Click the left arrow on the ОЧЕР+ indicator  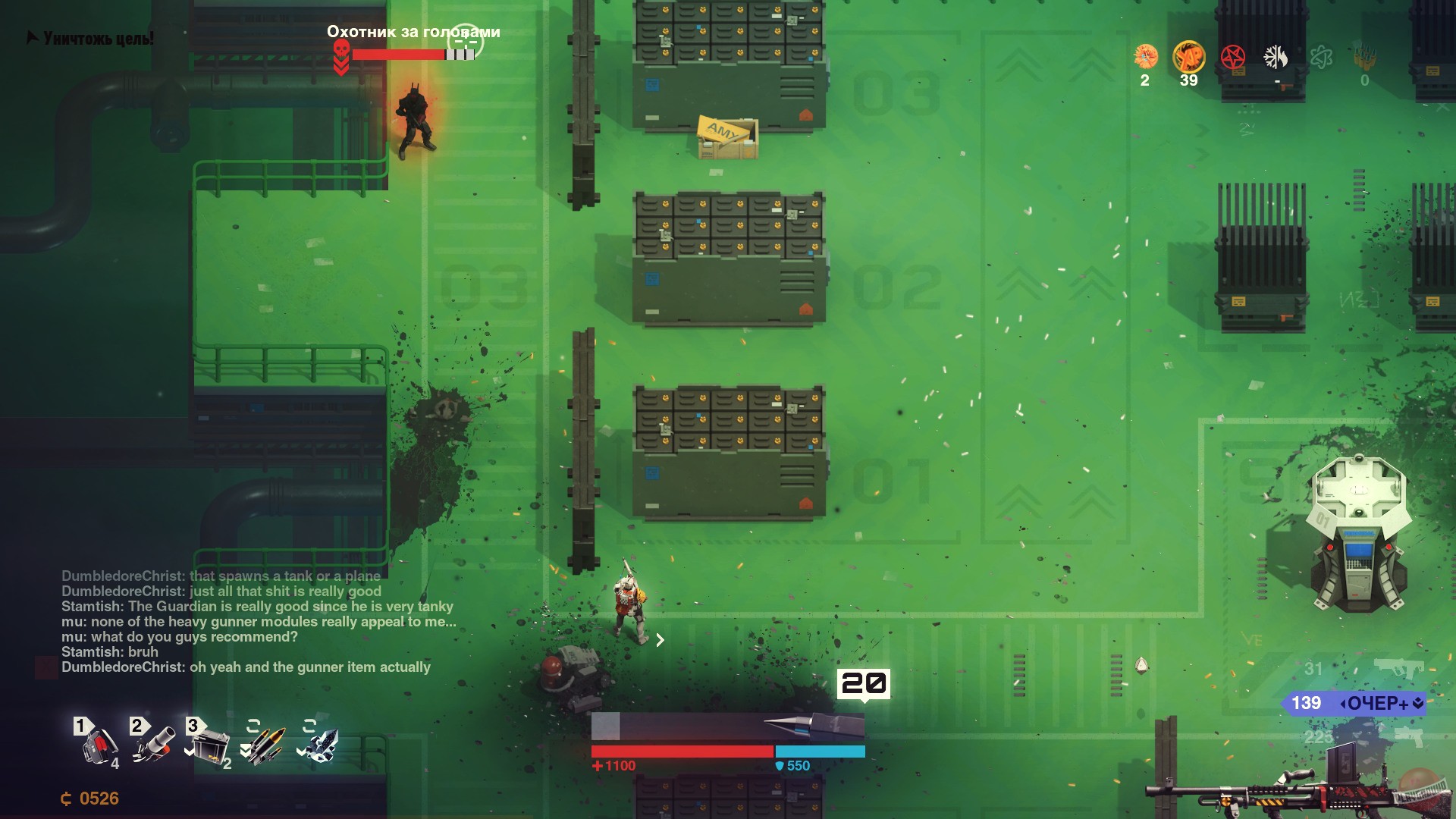click(x=1343, y=704)
